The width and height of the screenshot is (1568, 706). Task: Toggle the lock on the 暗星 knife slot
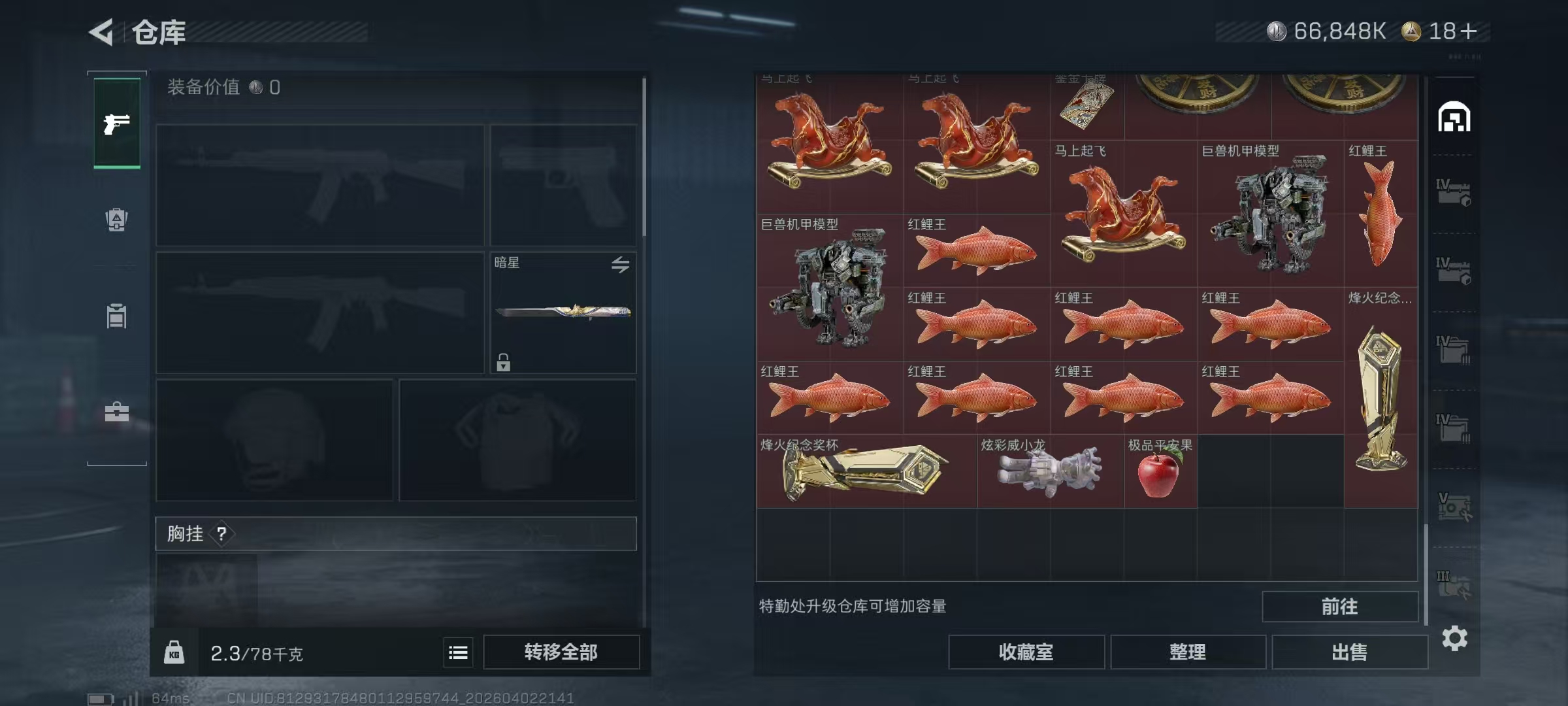click(503, 361)
